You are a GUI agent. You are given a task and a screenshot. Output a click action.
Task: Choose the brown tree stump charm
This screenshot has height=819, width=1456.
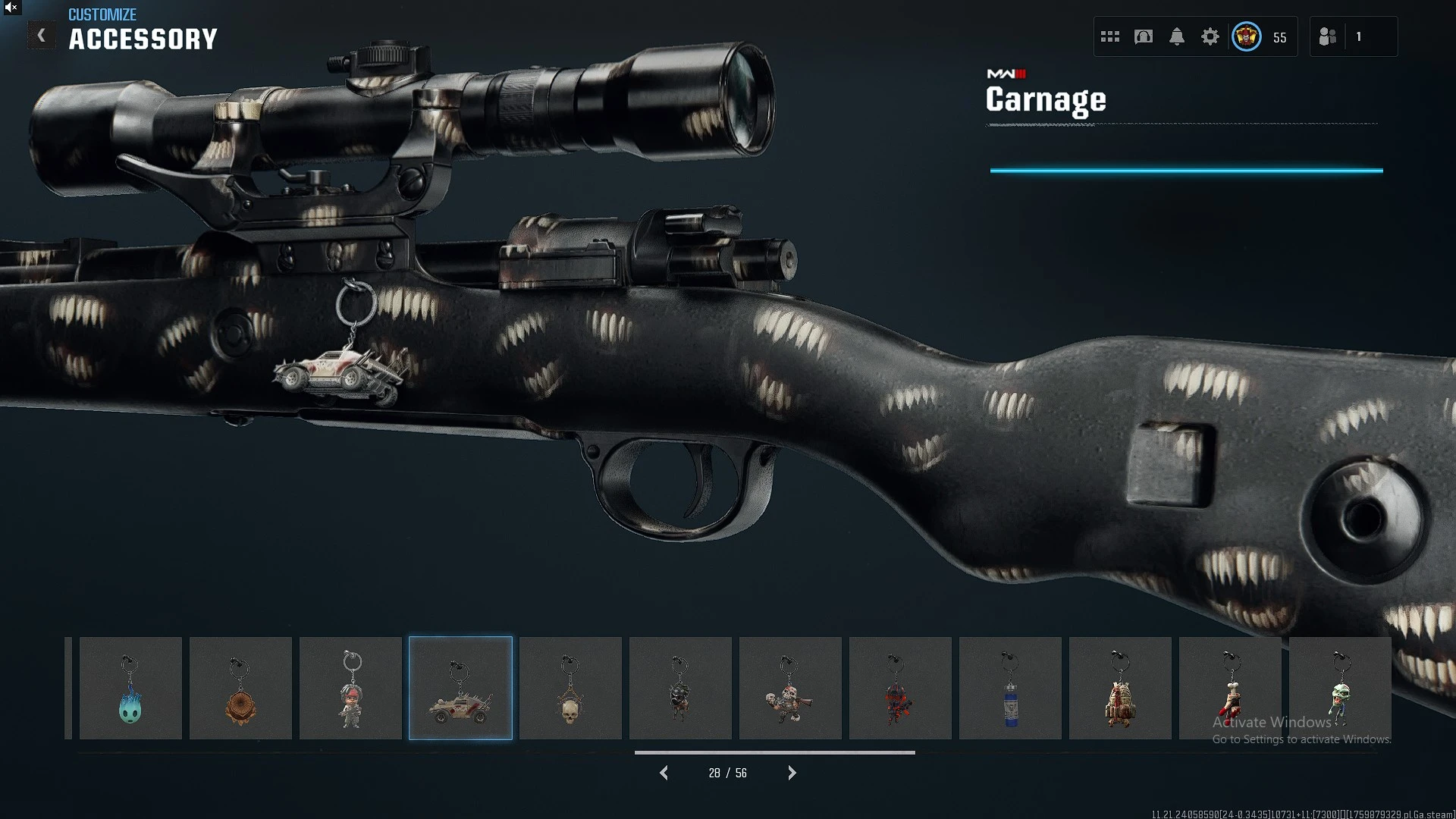240,689
